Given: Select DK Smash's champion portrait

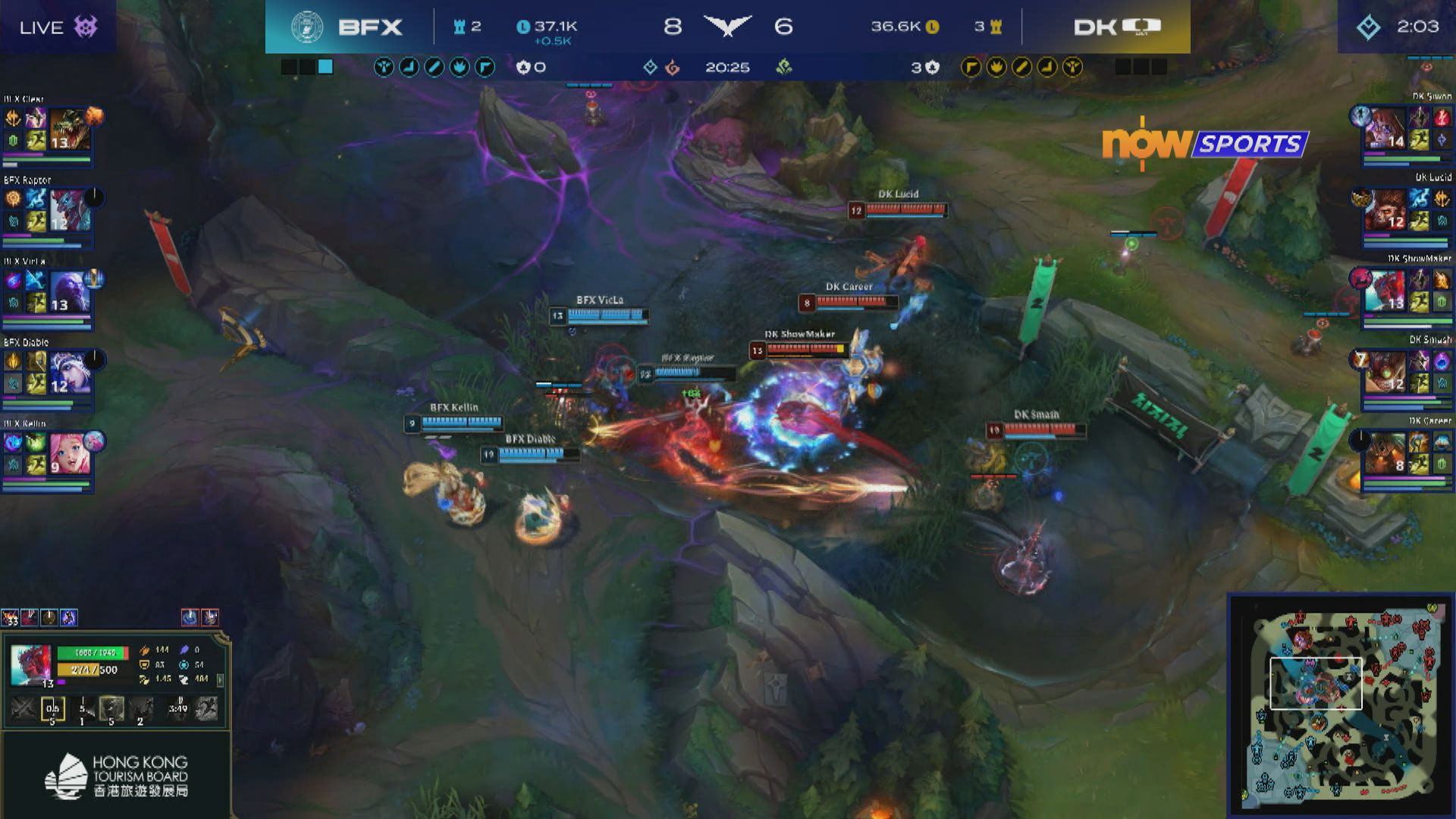Looking at the screenshot, I should (1385, 372).
